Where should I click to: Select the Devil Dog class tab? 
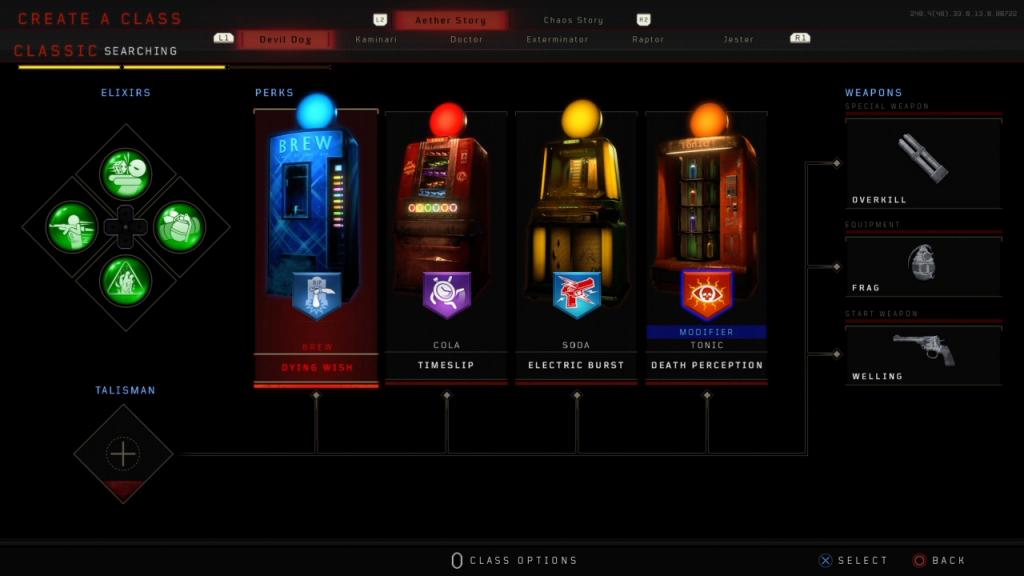[x=285, y=39]
